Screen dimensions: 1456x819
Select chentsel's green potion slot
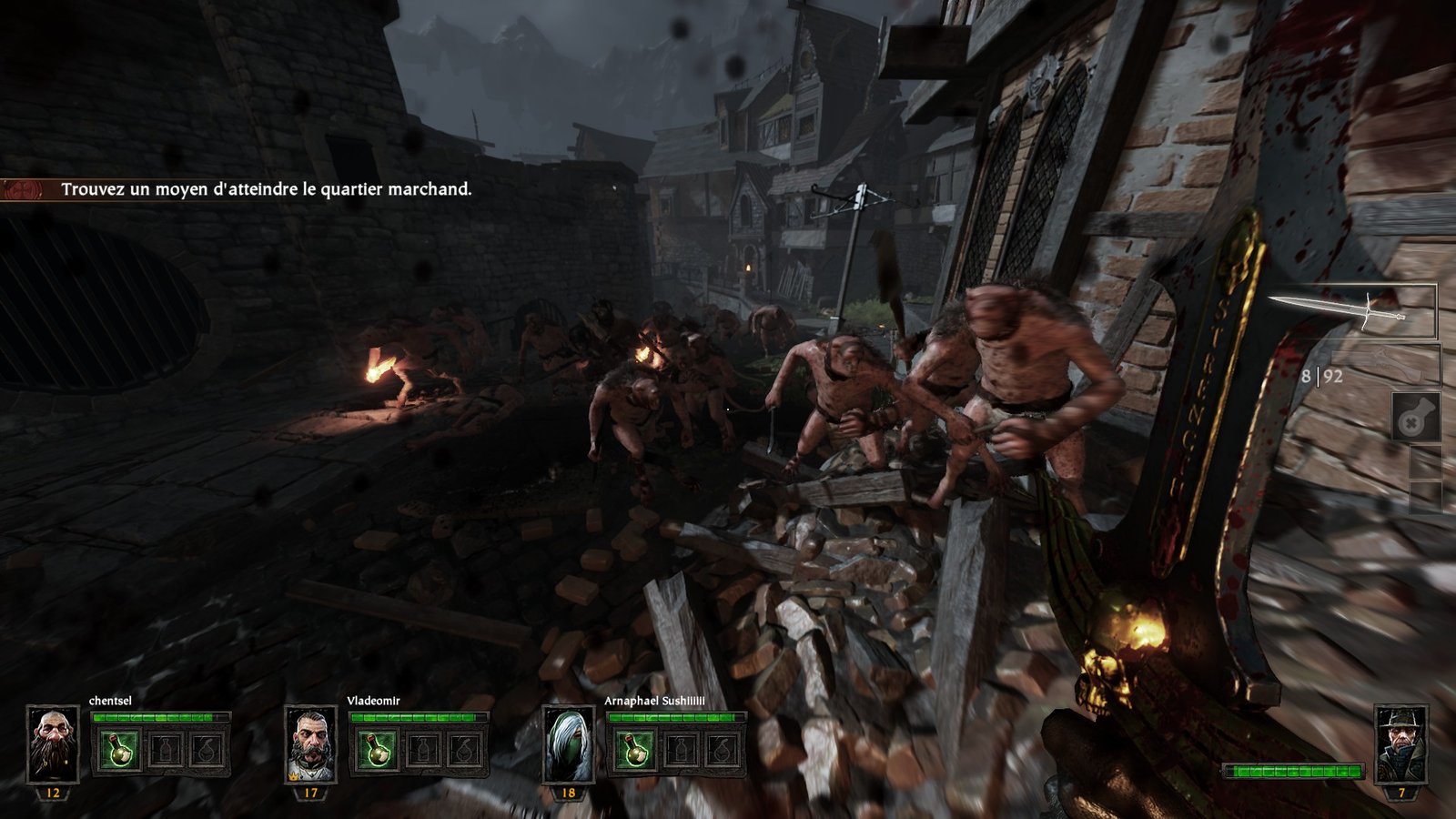(x=119, y=751)
